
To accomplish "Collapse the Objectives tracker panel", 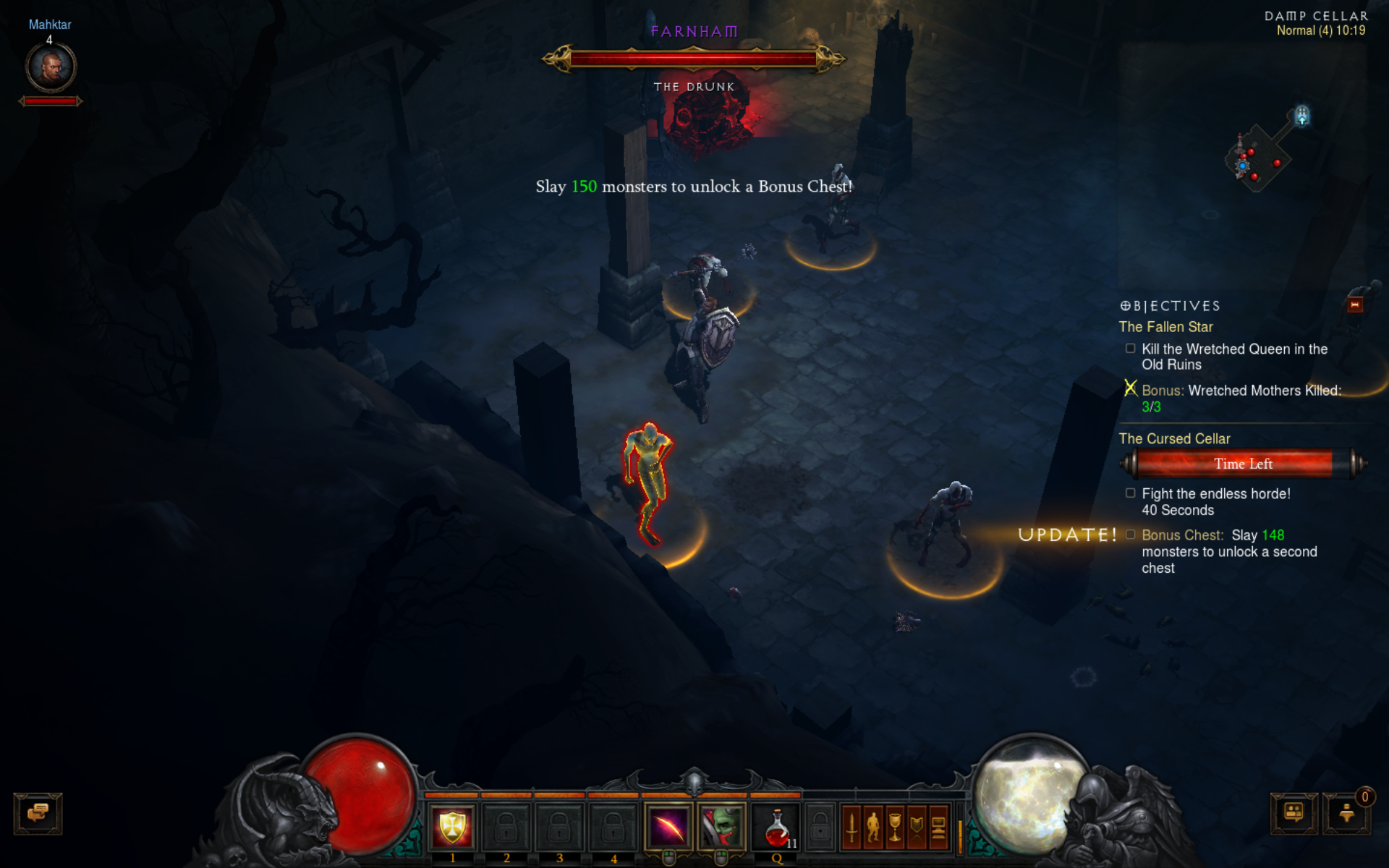I will tap(1355, 305).
